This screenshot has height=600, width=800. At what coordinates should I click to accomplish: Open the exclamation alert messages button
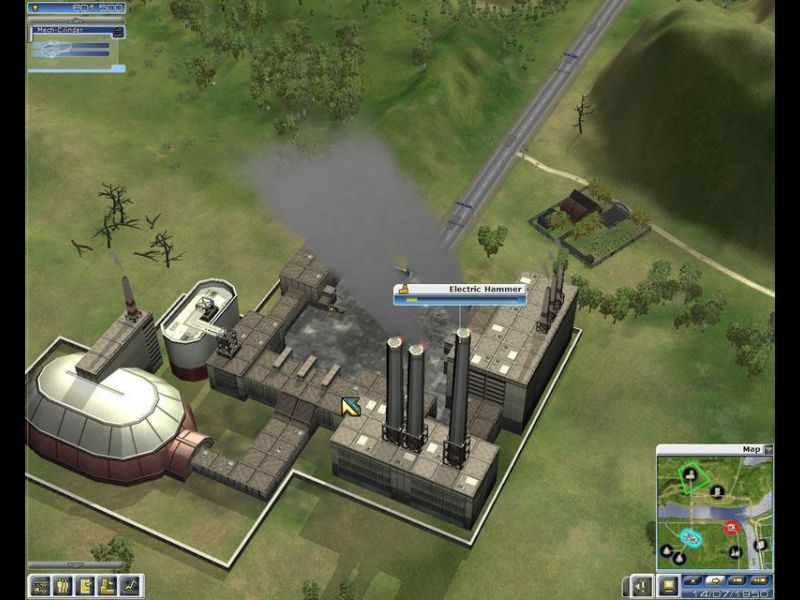(641, 586)
